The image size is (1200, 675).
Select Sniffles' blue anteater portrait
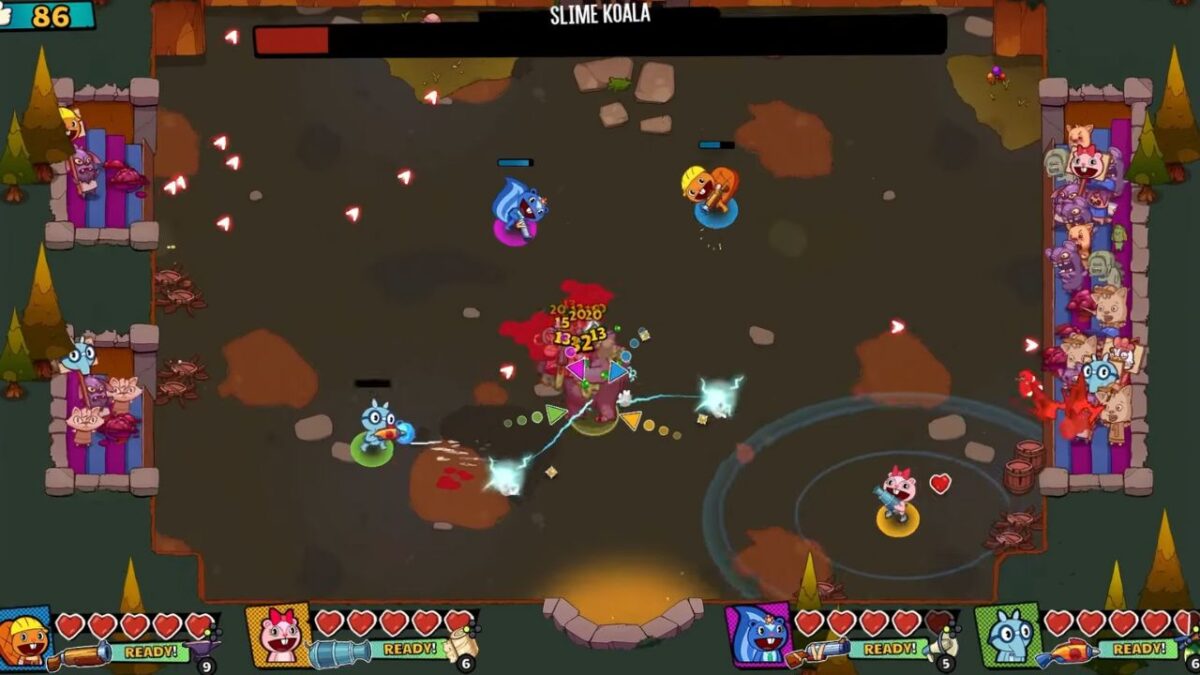coord(1008,636)
